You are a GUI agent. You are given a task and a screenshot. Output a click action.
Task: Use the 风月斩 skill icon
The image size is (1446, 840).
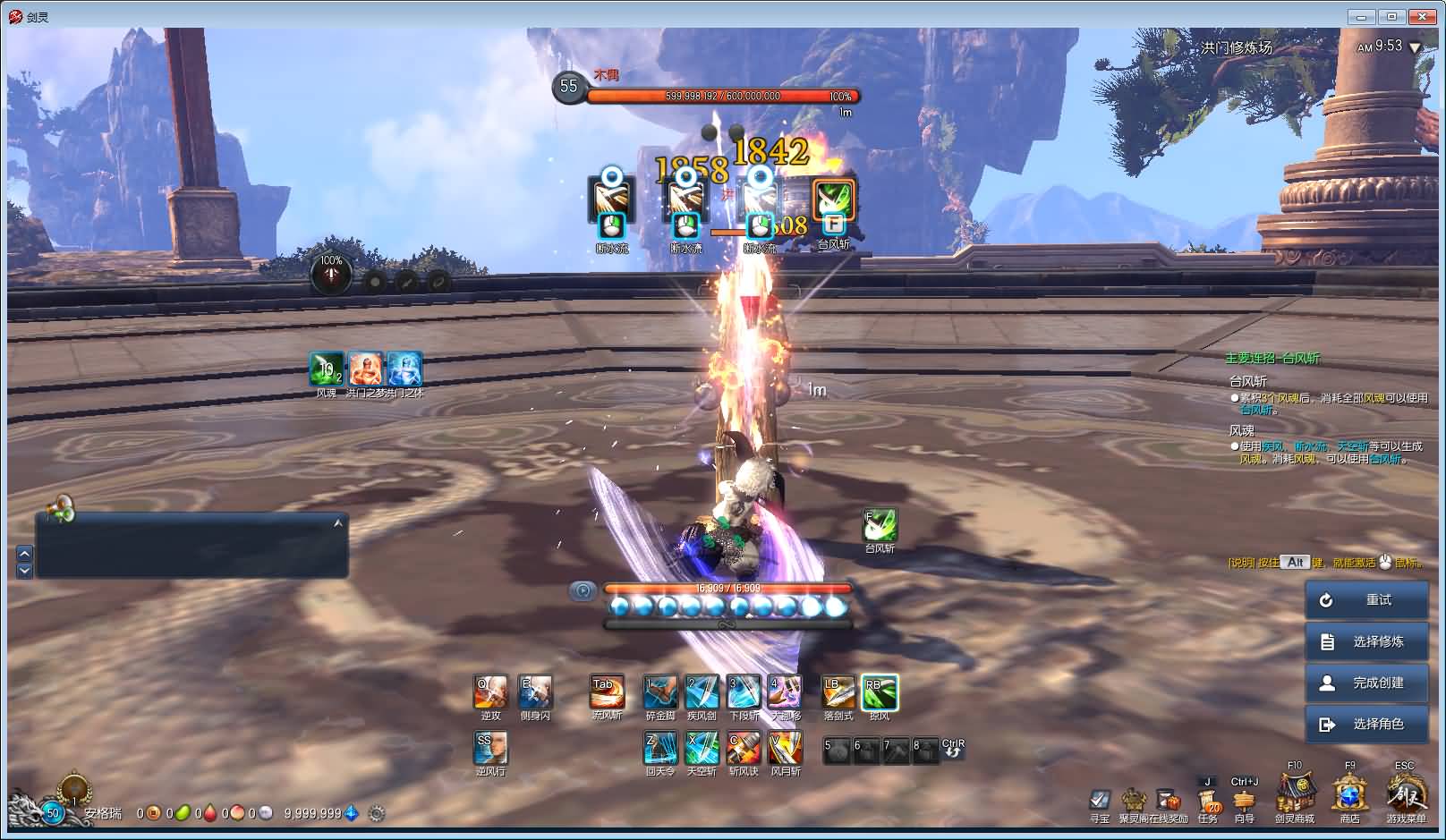coord(785,748)
